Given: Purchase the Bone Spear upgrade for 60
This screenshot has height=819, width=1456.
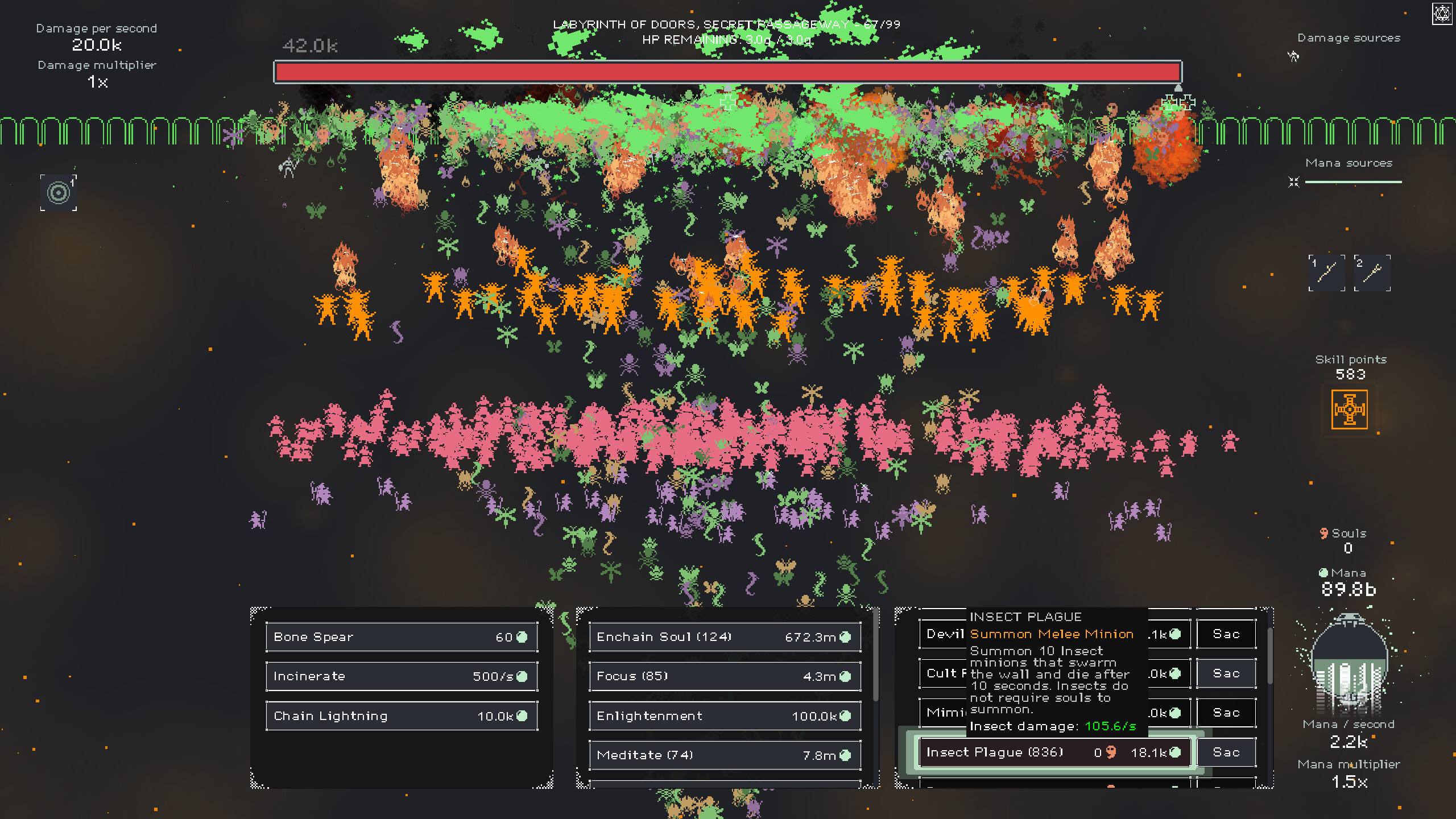Looking at the screenshot, I should coord(401,637).
